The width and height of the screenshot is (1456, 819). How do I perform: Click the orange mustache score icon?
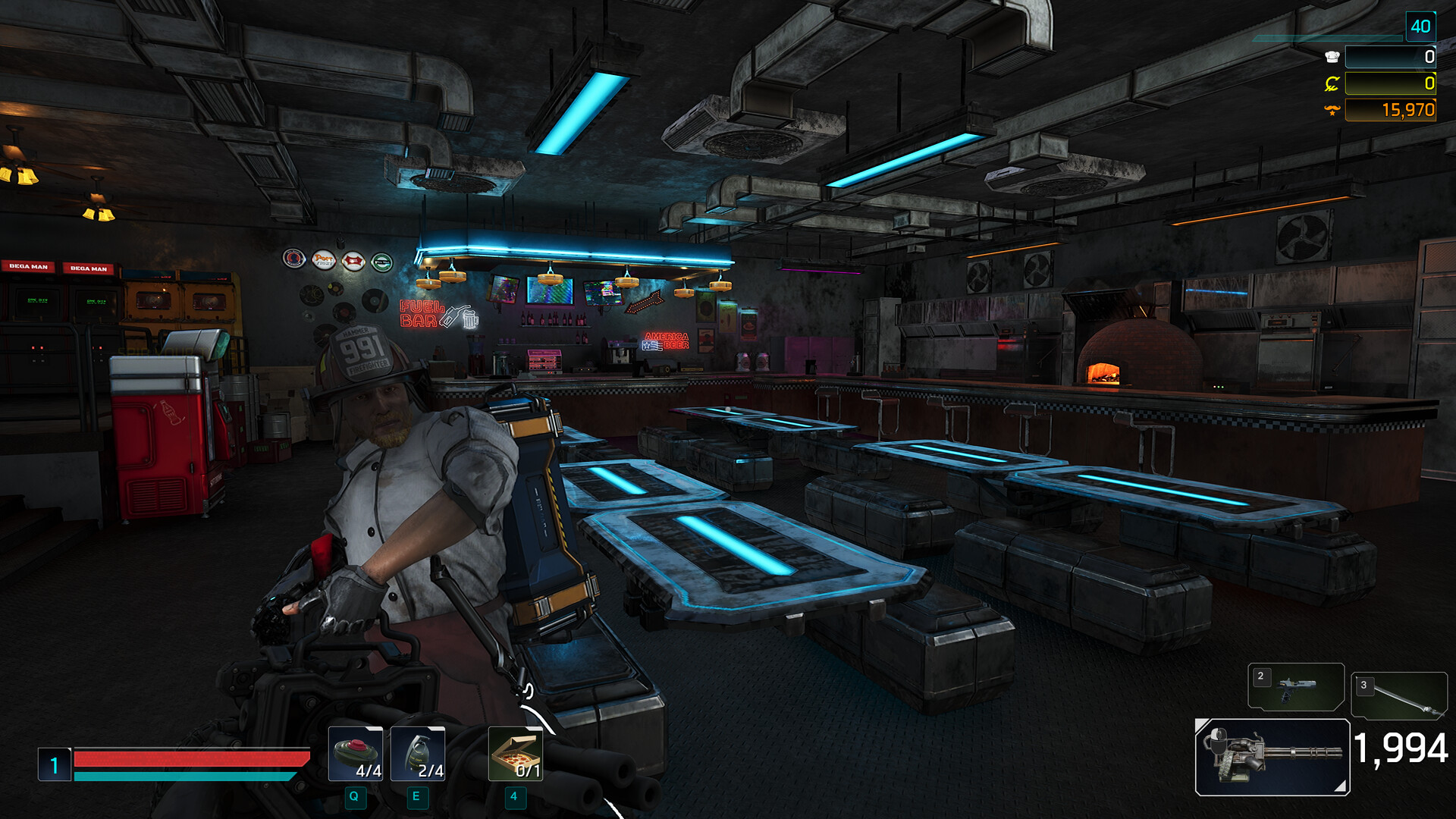click(x=1333, y=111)
